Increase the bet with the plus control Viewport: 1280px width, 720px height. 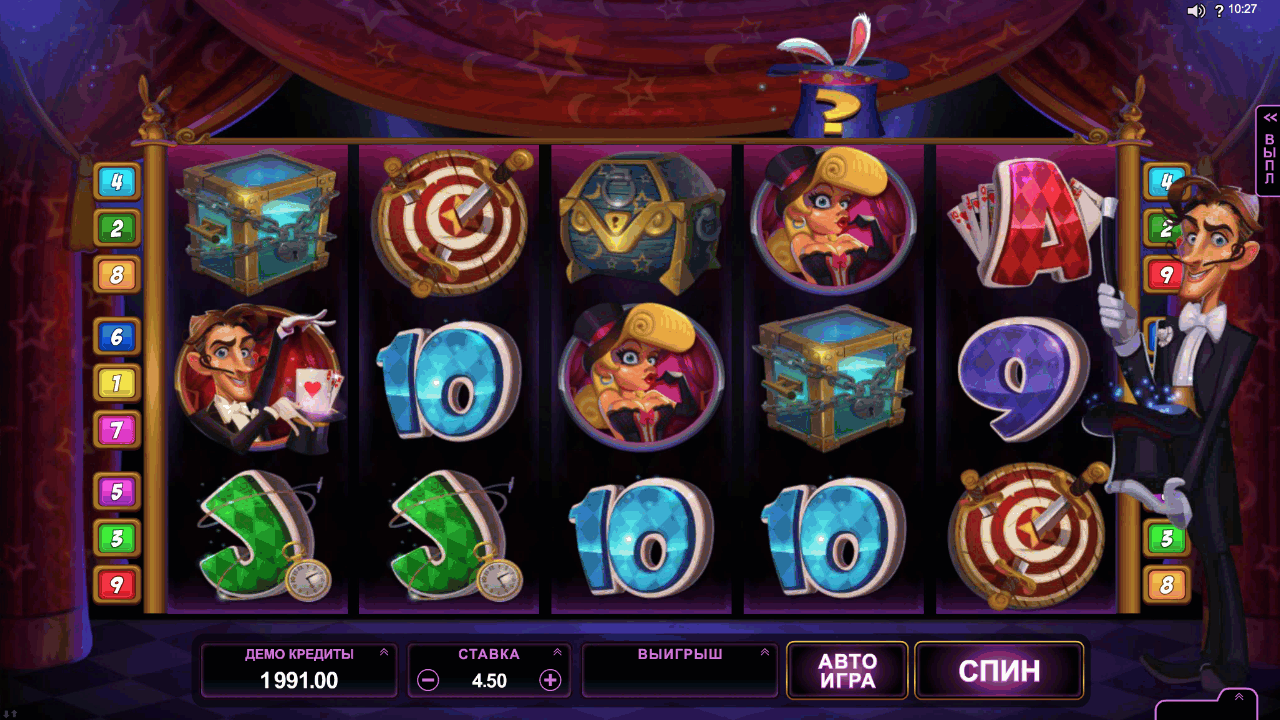550,678
